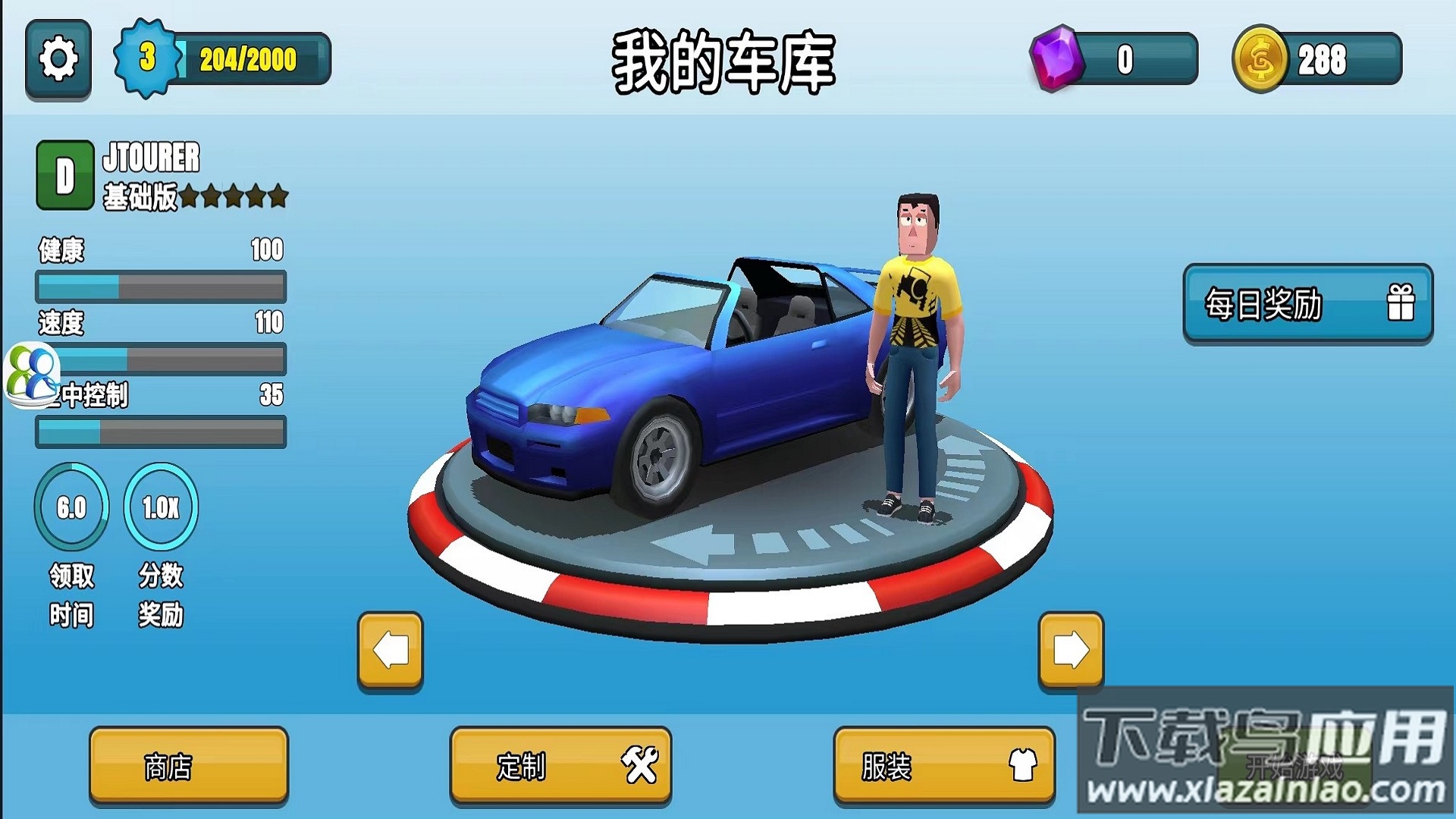Open the gear settings menu

point(58,60)
